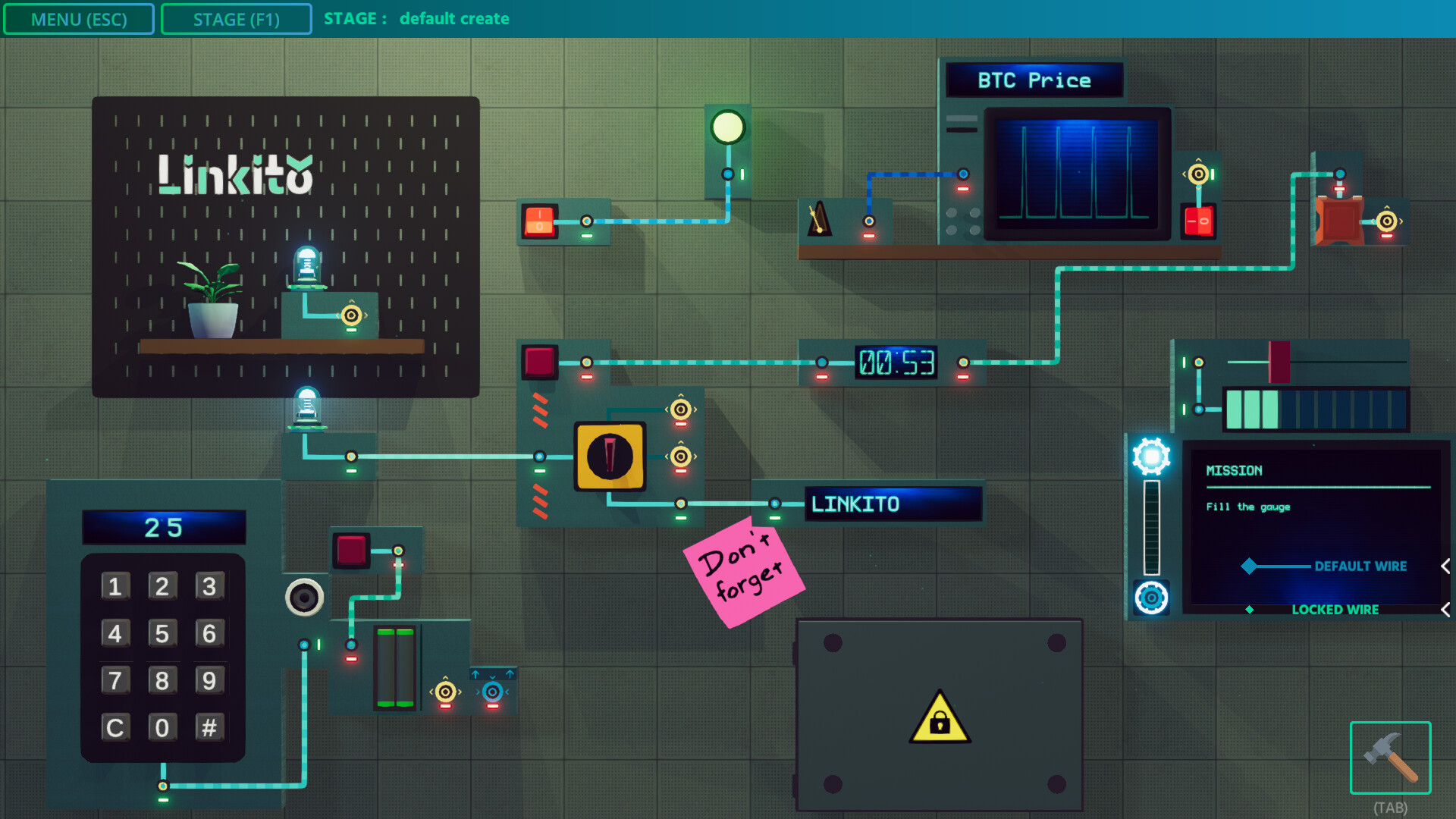1456x819 pixels.
Task: Switch to the STAGE (F1) view
Action: (x=236, y=18)
